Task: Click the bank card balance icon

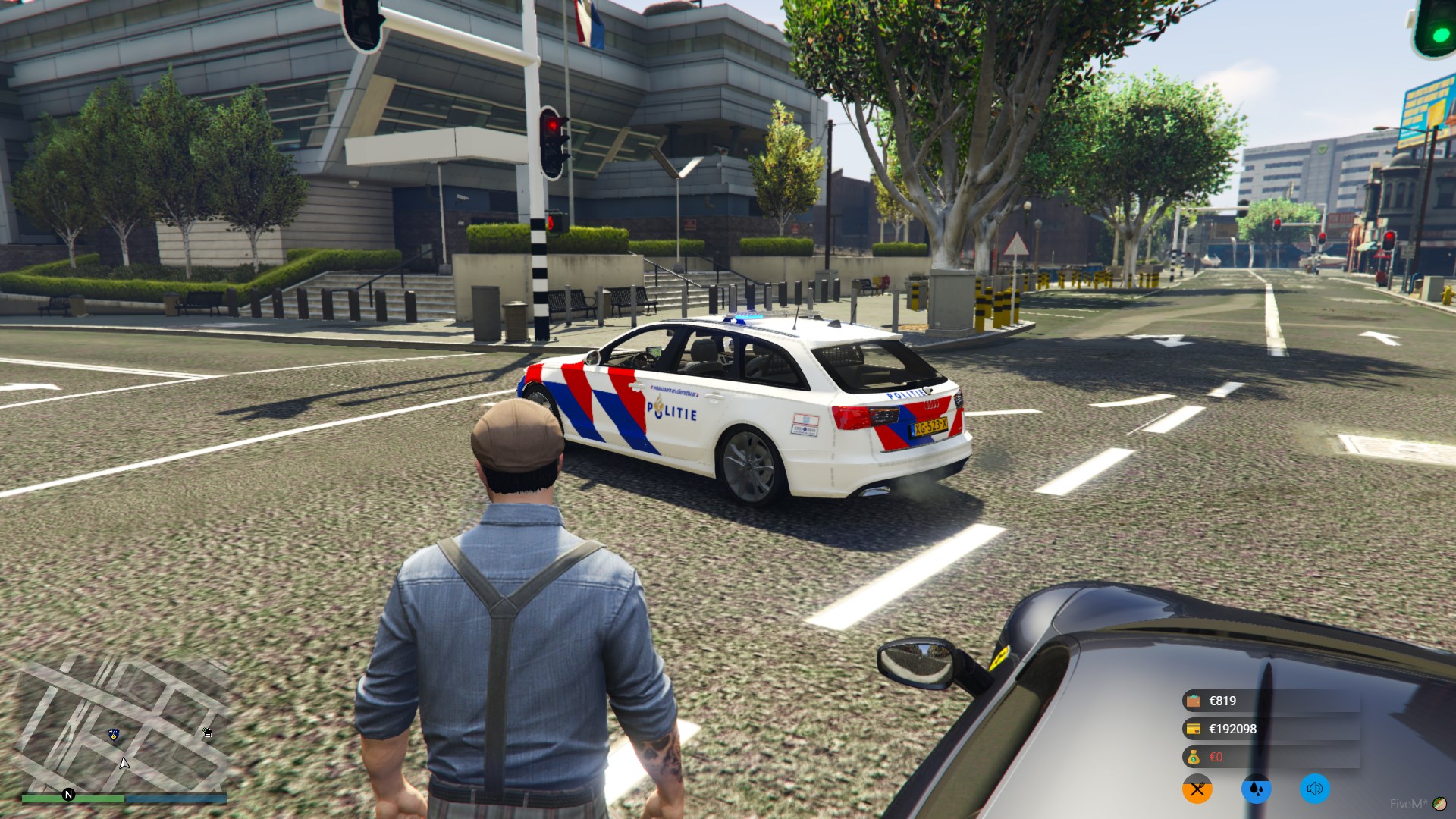Action: (1194, 729)
